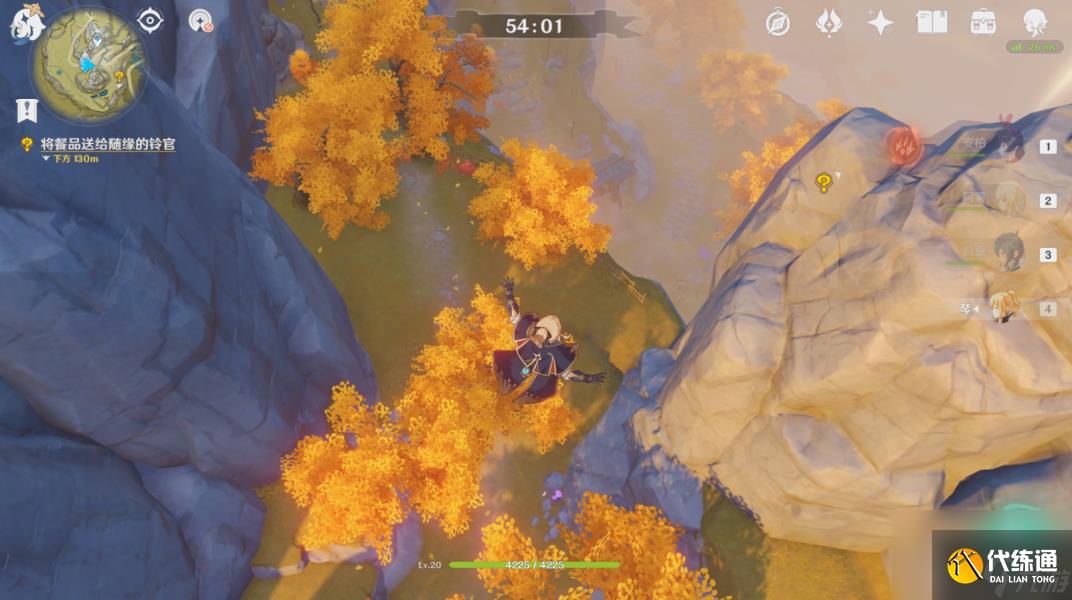The width and height of the screenshot is (1072, 600).
Task: Select active character 琴 in slot 4
Action: (1005, 308)
